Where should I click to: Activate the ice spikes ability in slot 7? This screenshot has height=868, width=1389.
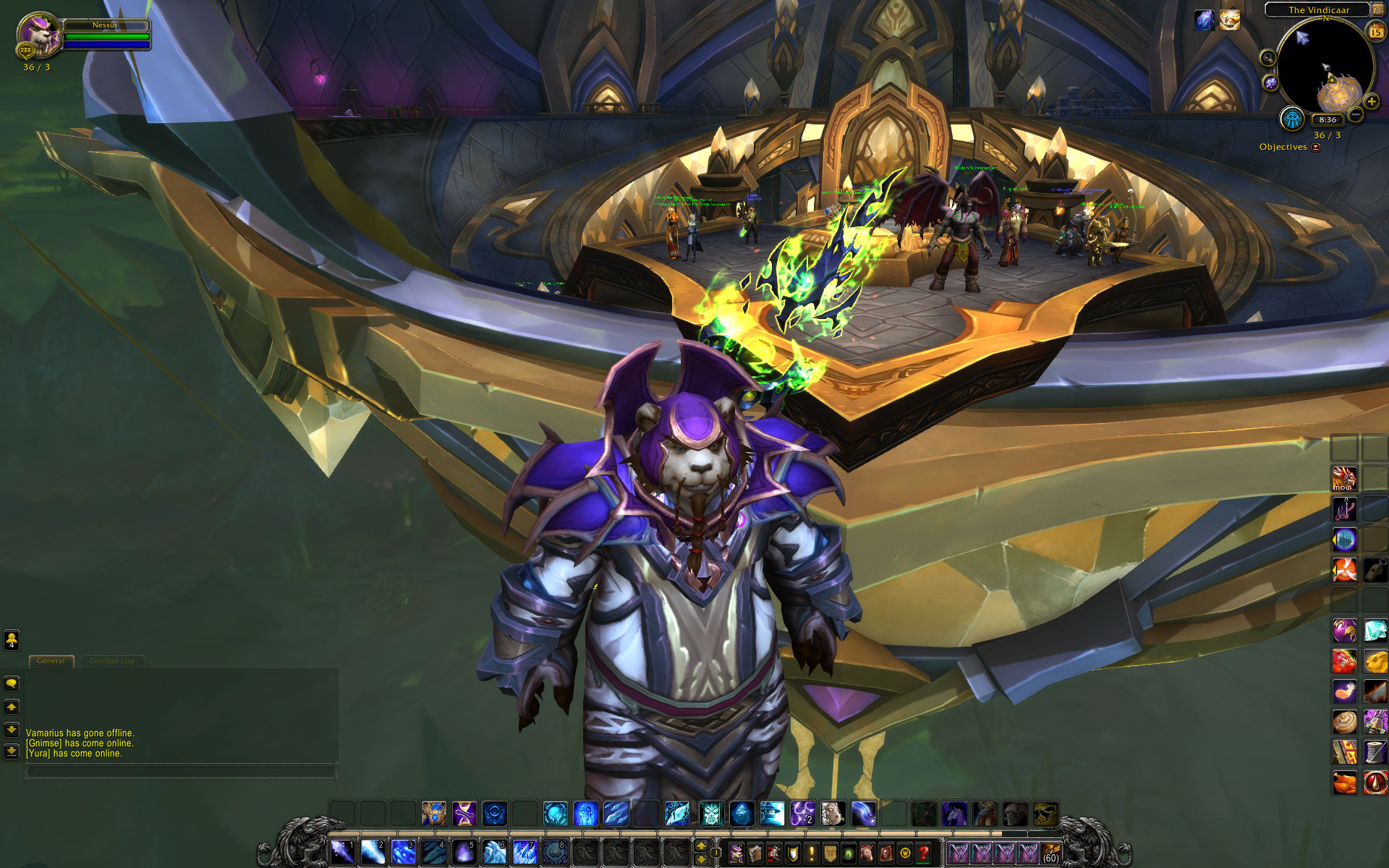(x=524, y=851)
